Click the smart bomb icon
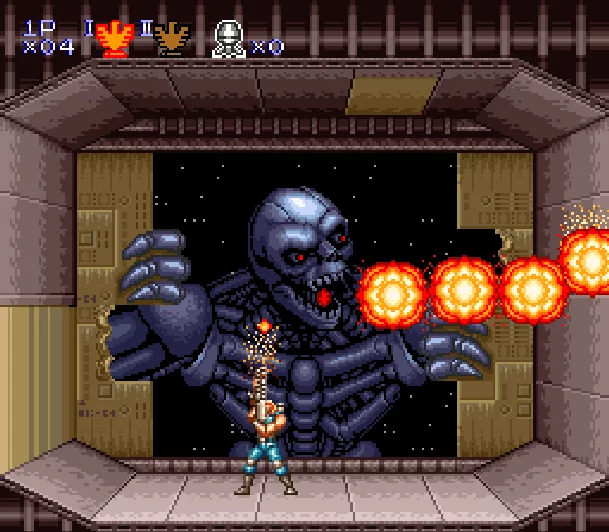 point(229,40)
